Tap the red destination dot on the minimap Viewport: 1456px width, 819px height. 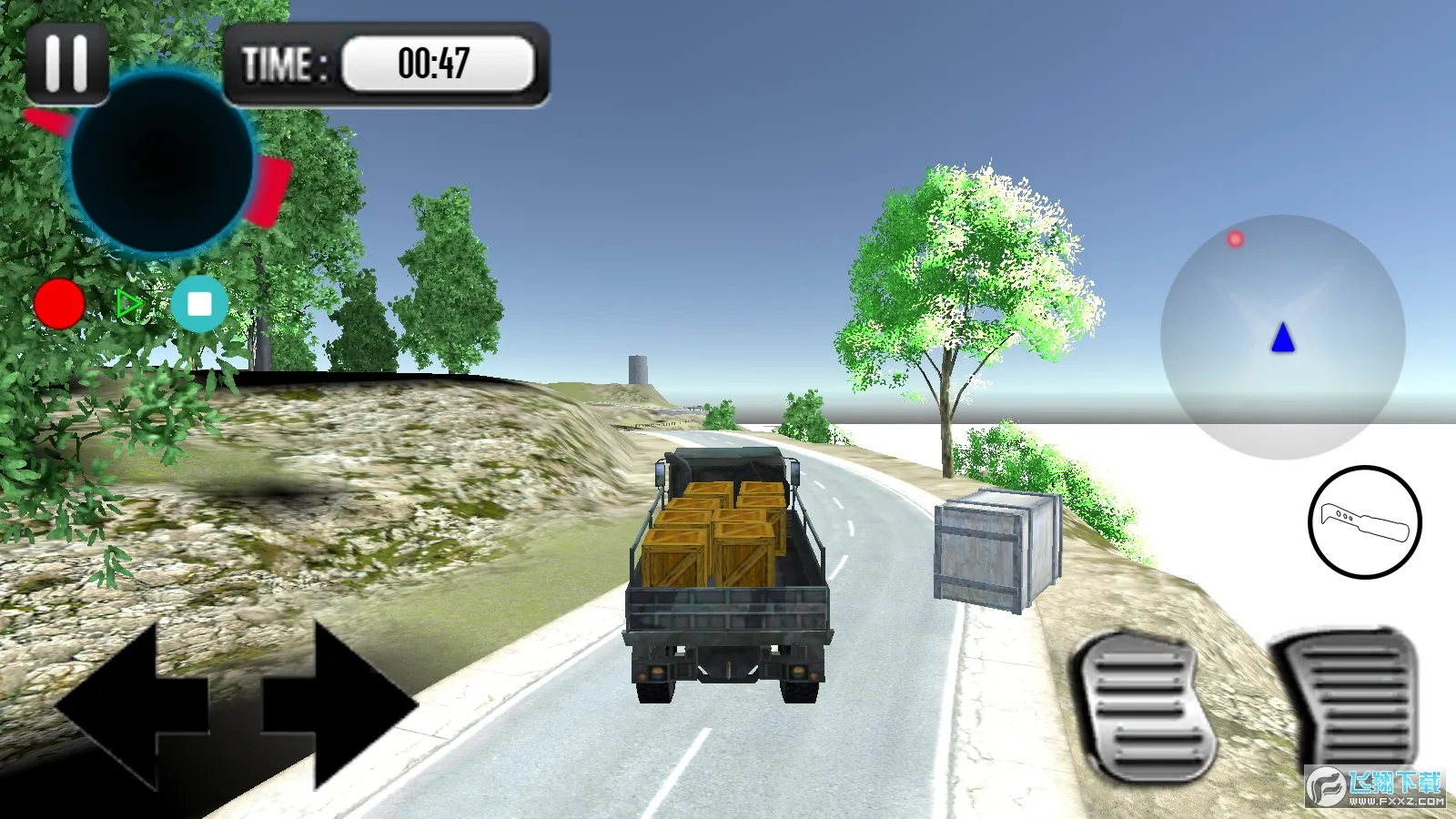1235,238
